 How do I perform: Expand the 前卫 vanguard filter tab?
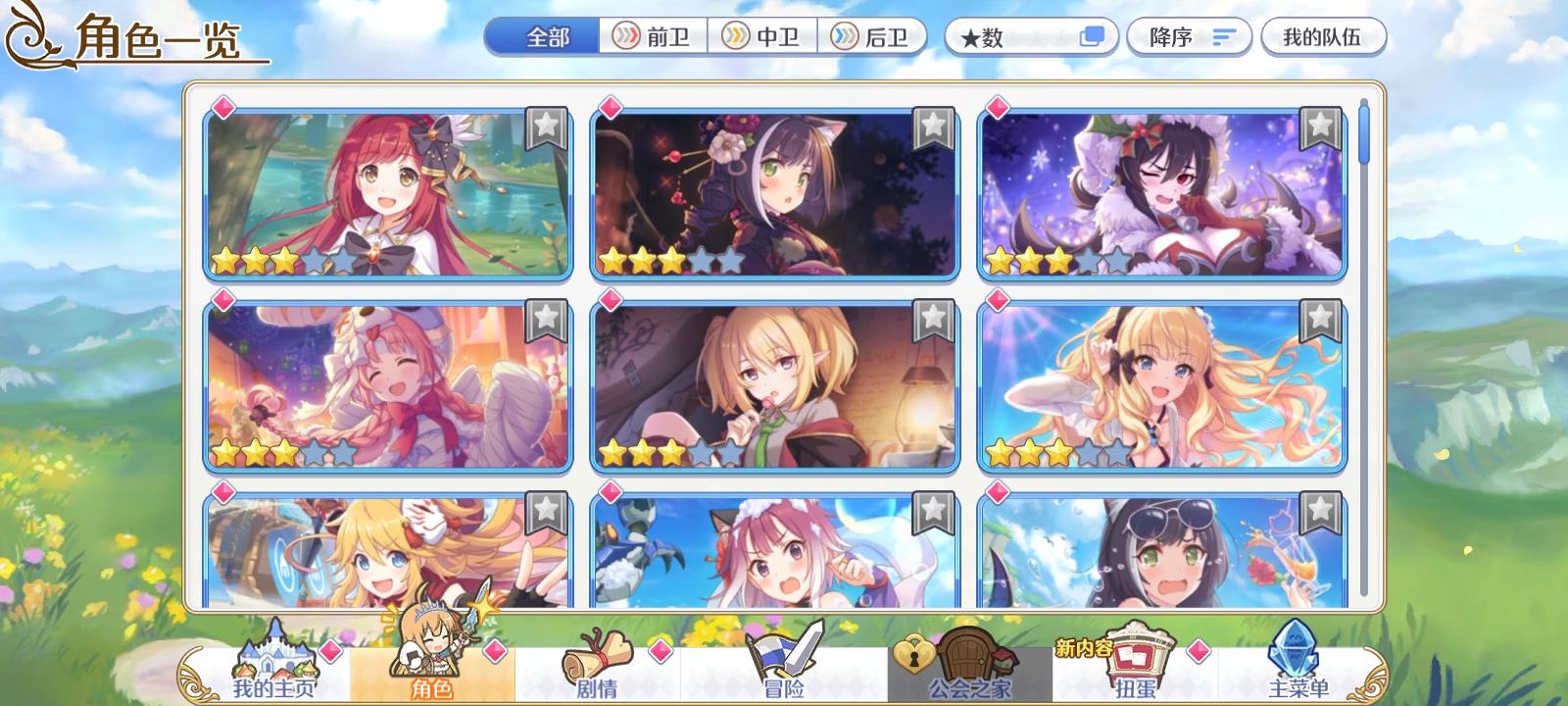(652, 36)
